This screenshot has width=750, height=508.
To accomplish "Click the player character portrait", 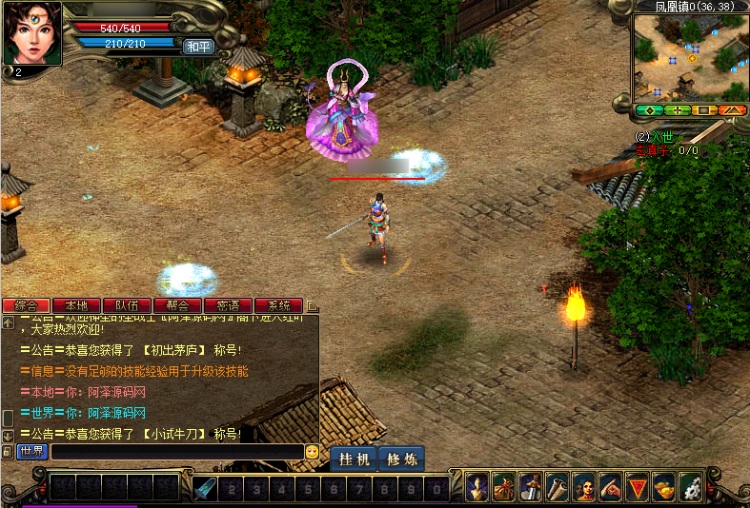I will pyautogui.click(x=31, y=34).
